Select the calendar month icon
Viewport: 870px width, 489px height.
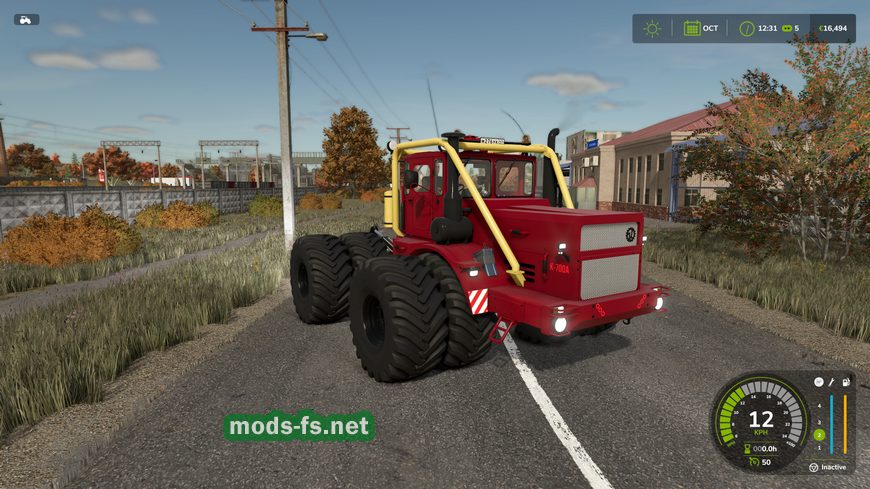coord(692,28)
